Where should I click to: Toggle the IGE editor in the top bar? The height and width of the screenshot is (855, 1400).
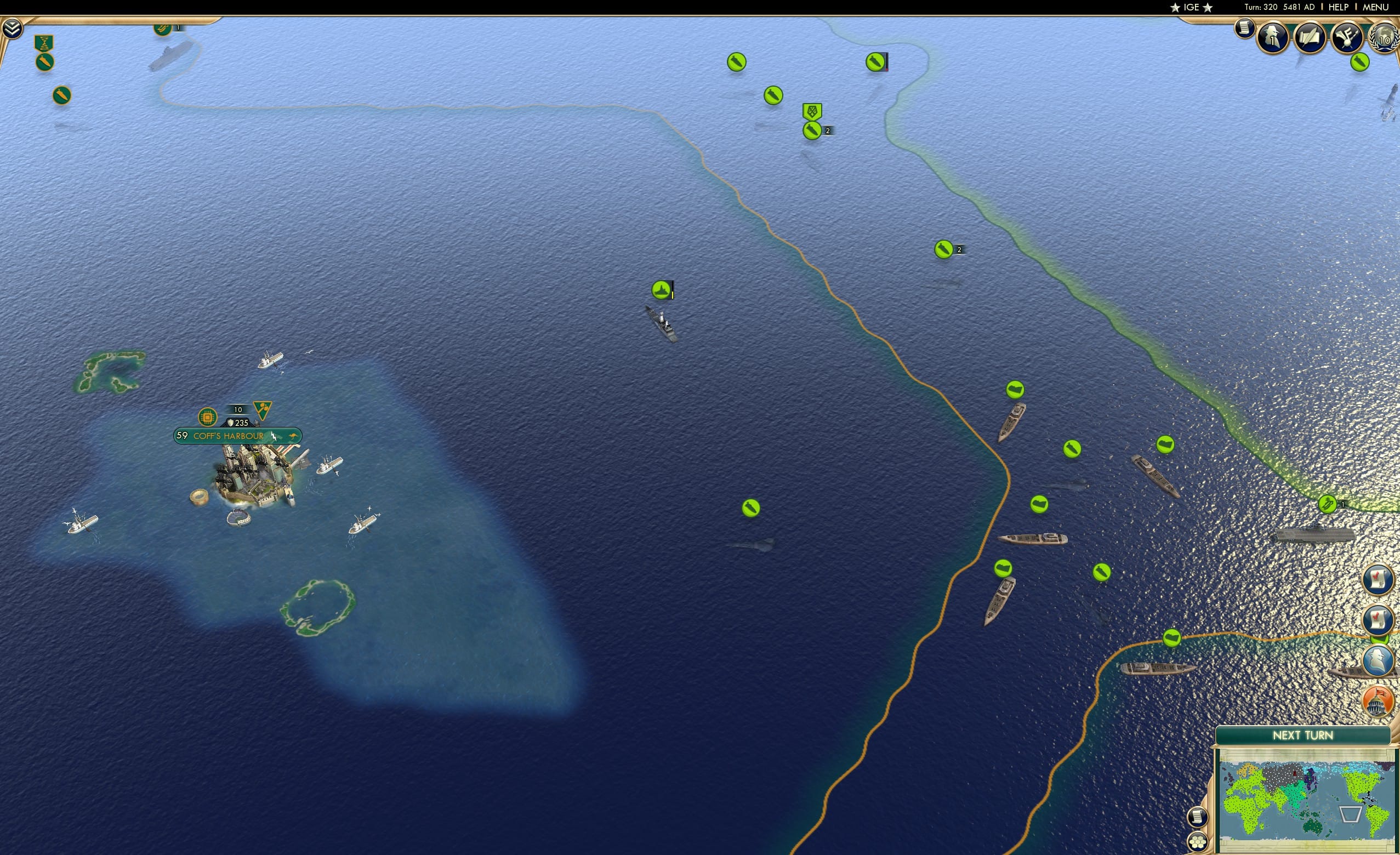1191,7
